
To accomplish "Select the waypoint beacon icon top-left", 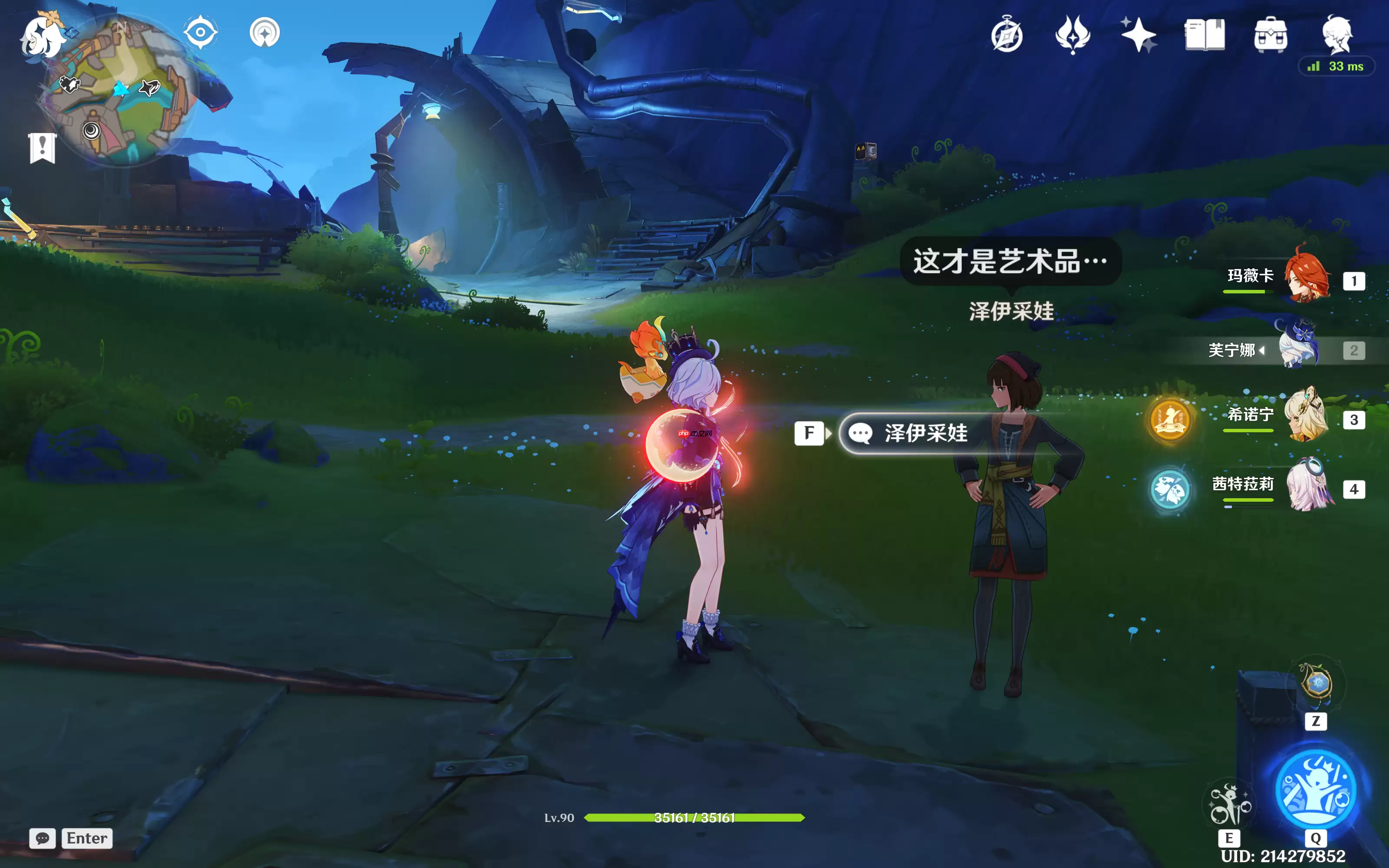I will 265,32.
